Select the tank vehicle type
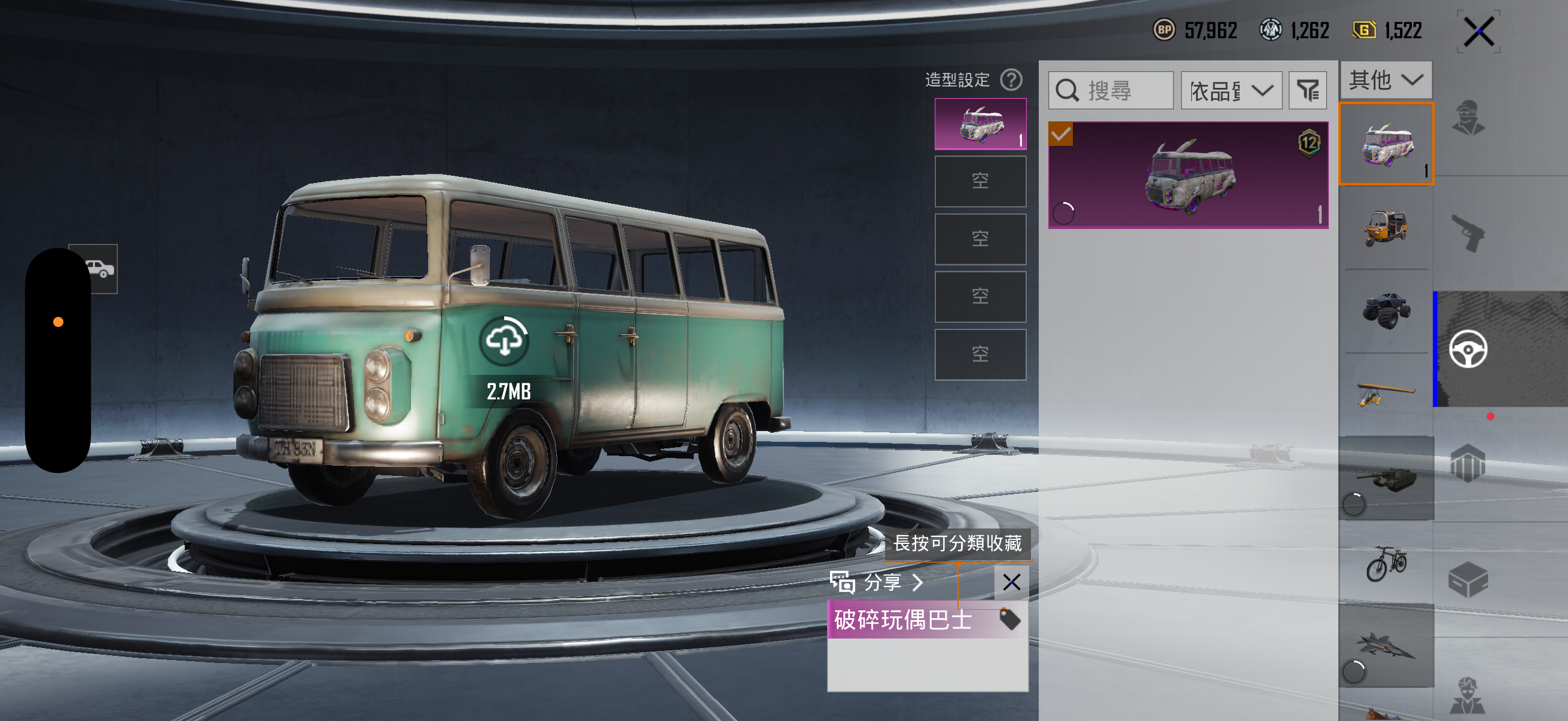 tap(1386, 478)
